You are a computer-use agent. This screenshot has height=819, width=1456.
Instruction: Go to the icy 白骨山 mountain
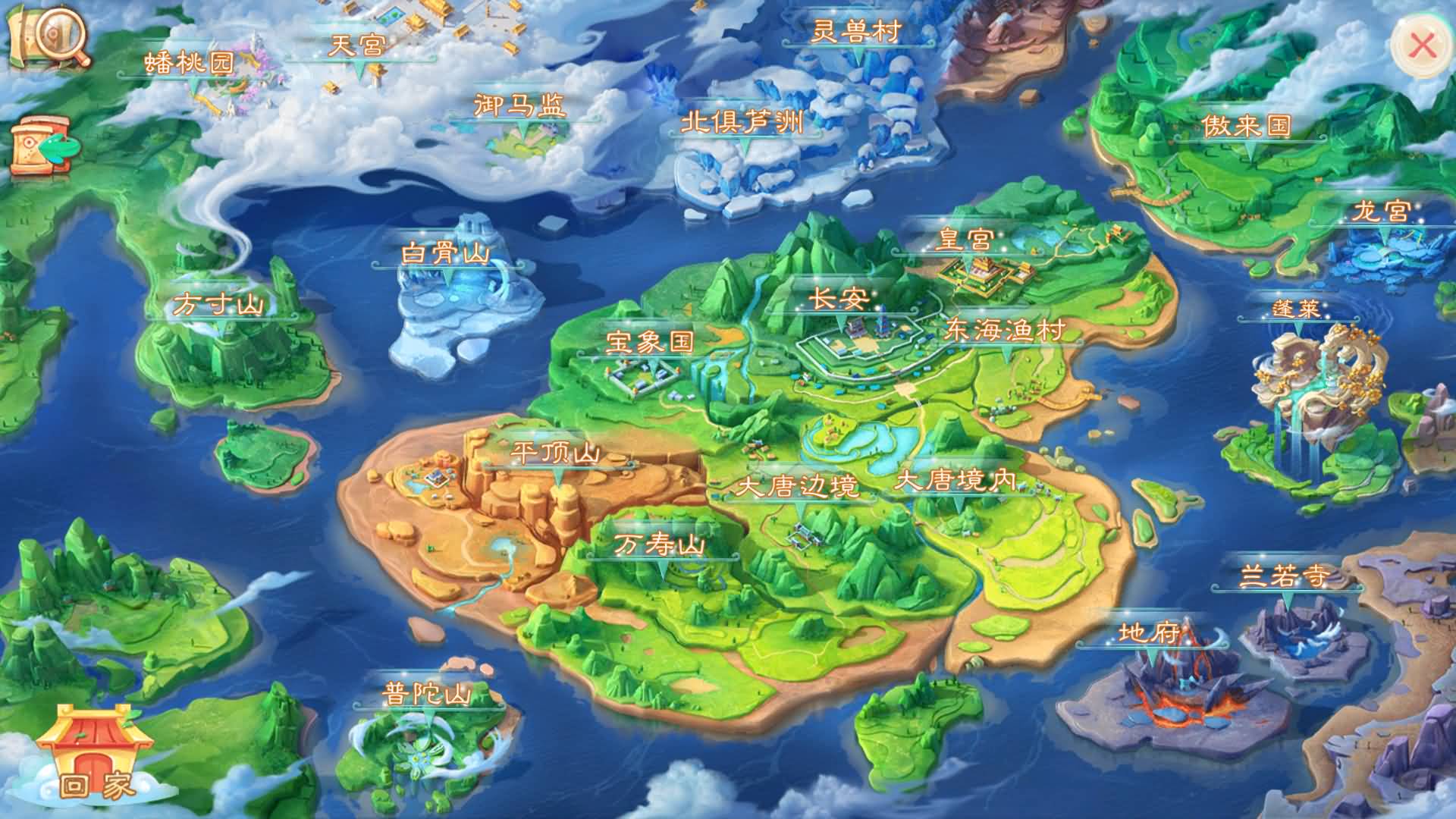click(445, 253)
